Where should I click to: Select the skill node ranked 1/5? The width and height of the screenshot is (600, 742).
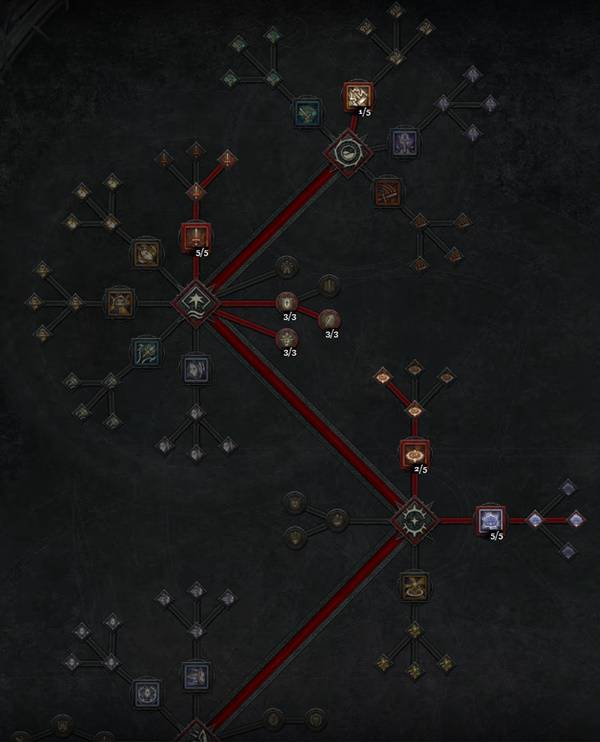pyautogui.click(x=358, y=96)
